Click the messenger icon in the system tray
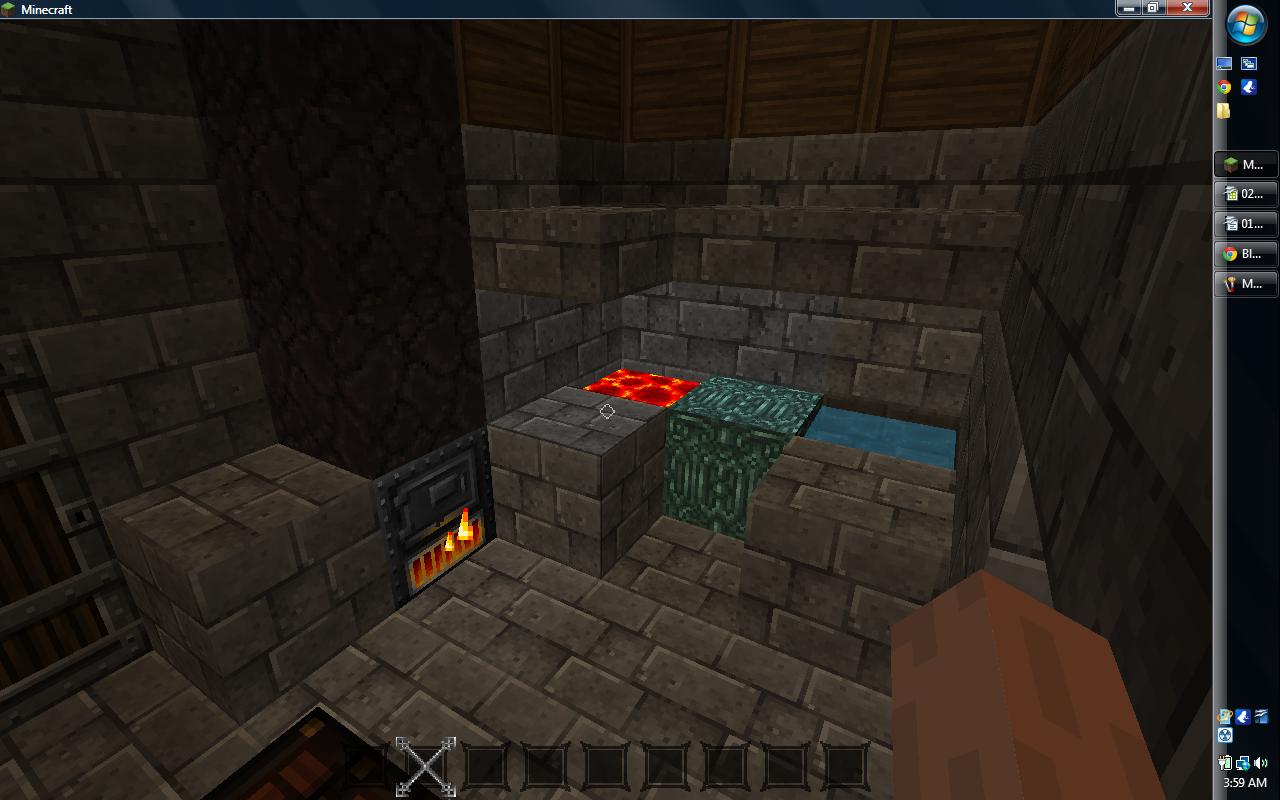1280x800 pixels. (x=1243, y=716)
